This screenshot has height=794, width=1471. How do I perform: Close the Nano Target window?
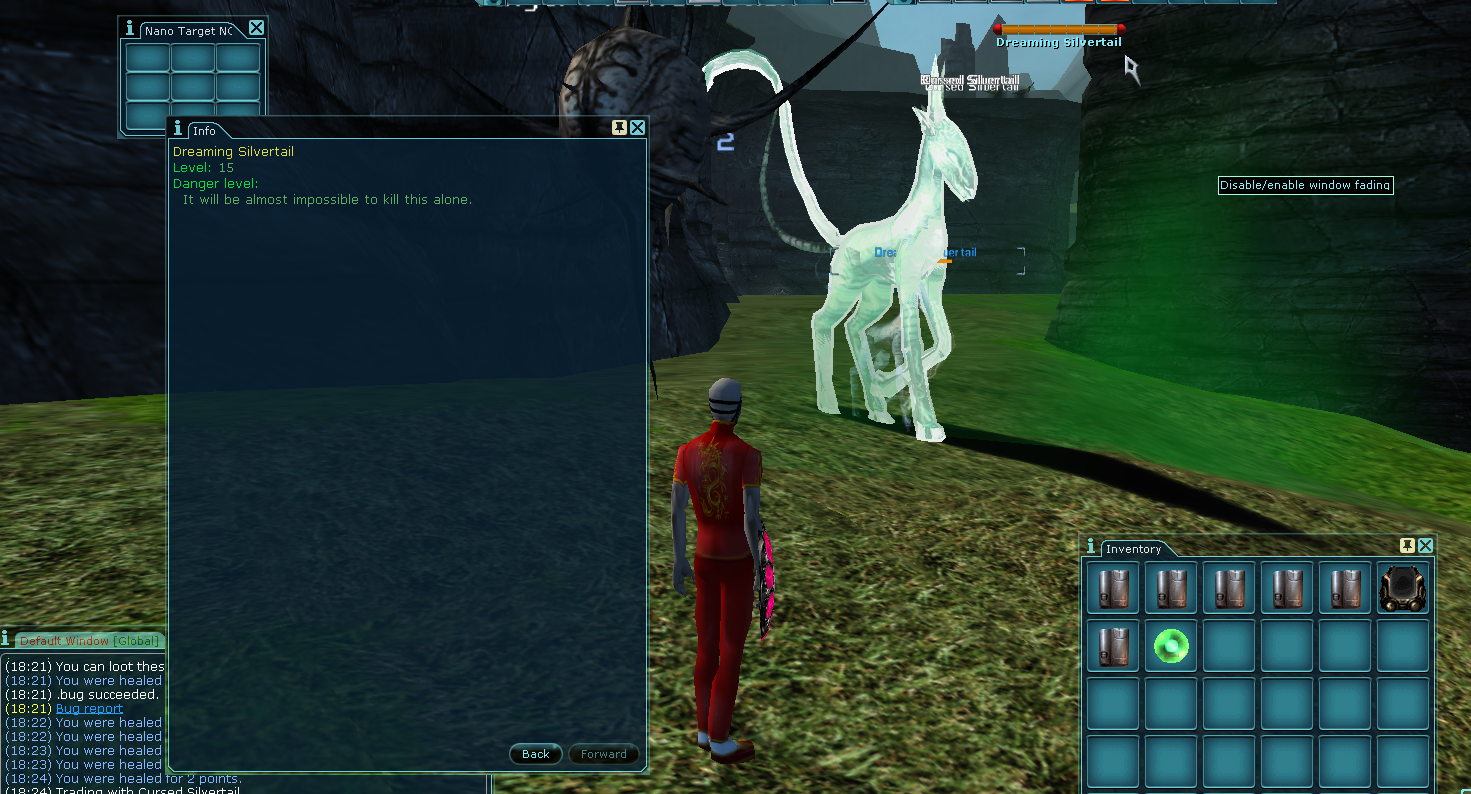[257, 28]
